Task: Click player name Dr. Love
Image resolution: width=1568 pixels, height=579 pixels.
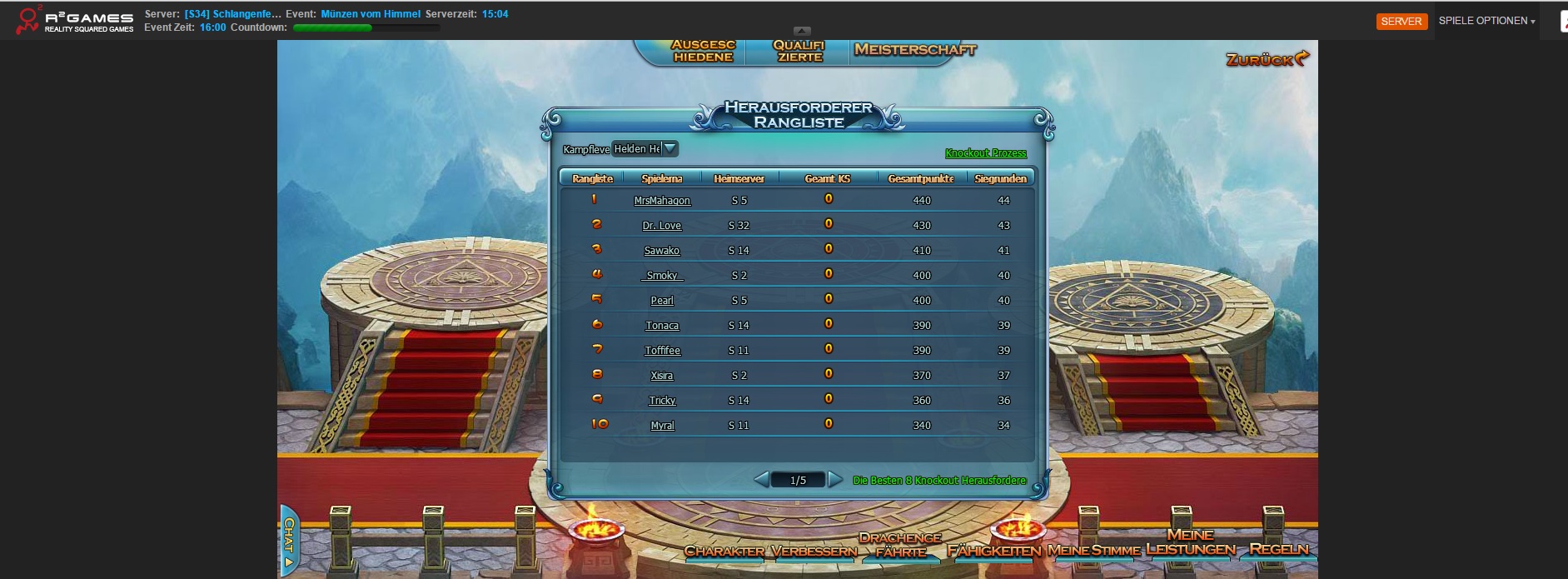Action: [x=662, y=226]
